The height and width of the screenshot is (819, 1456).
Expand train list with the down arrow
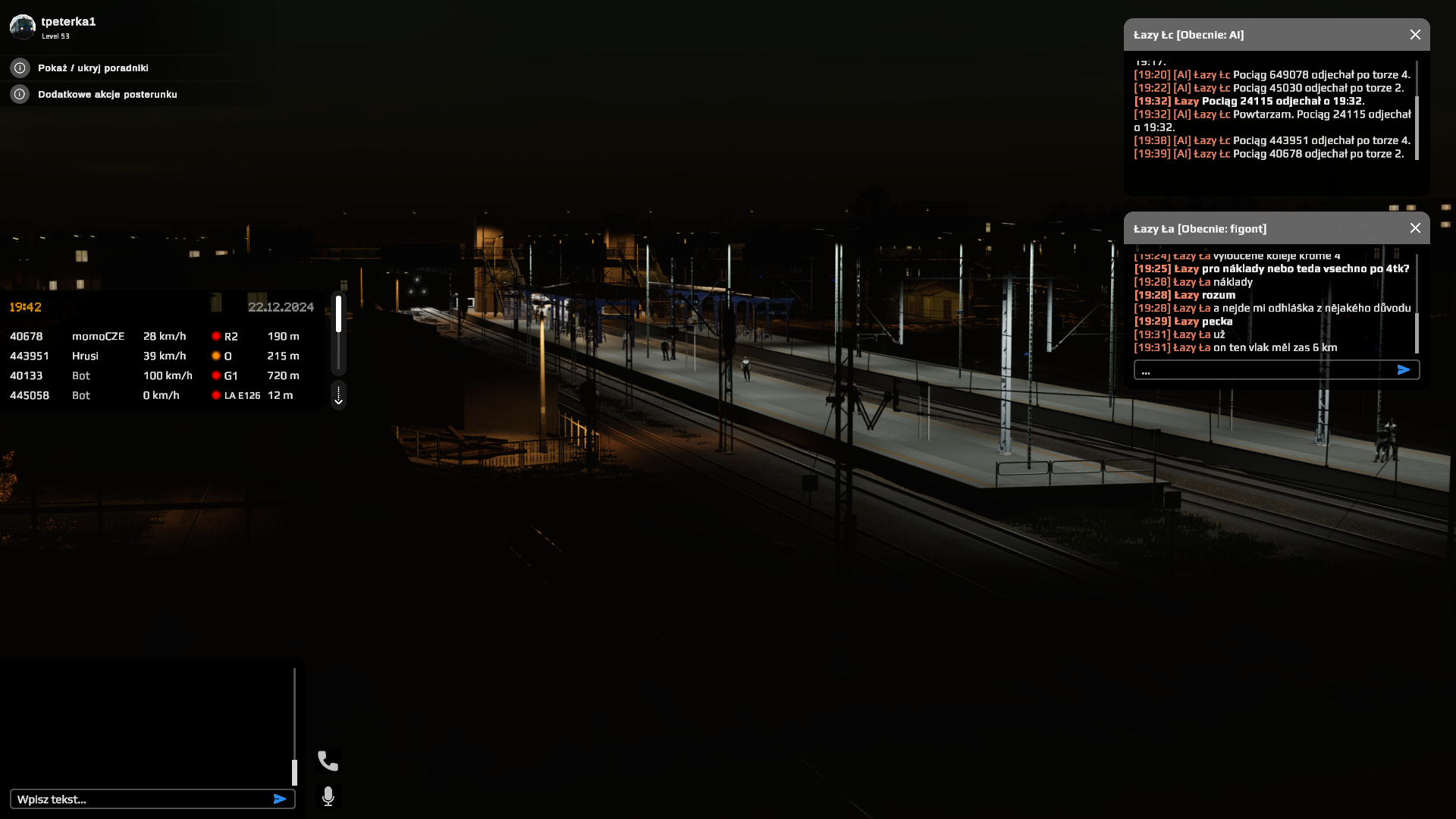(x=339, y=396)
